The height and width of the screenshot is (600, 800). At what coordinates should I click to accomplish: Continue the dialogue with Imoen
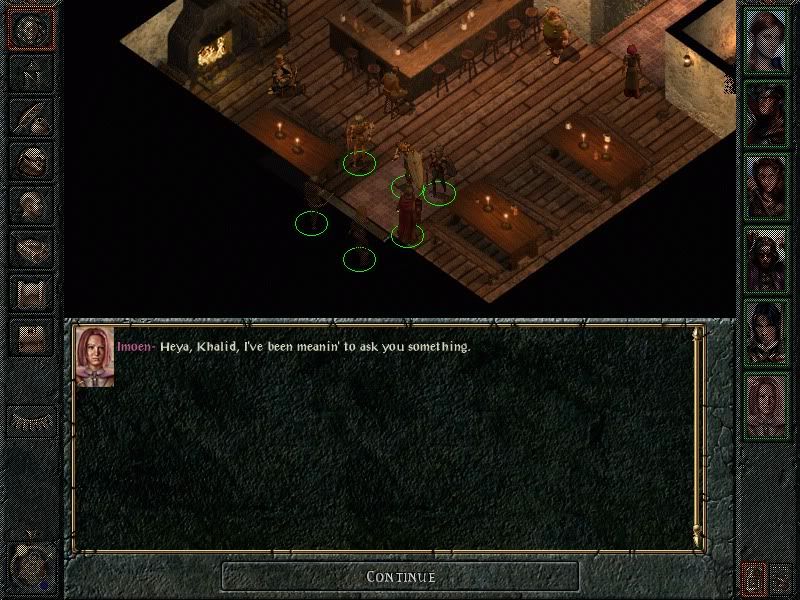[400, 576]
